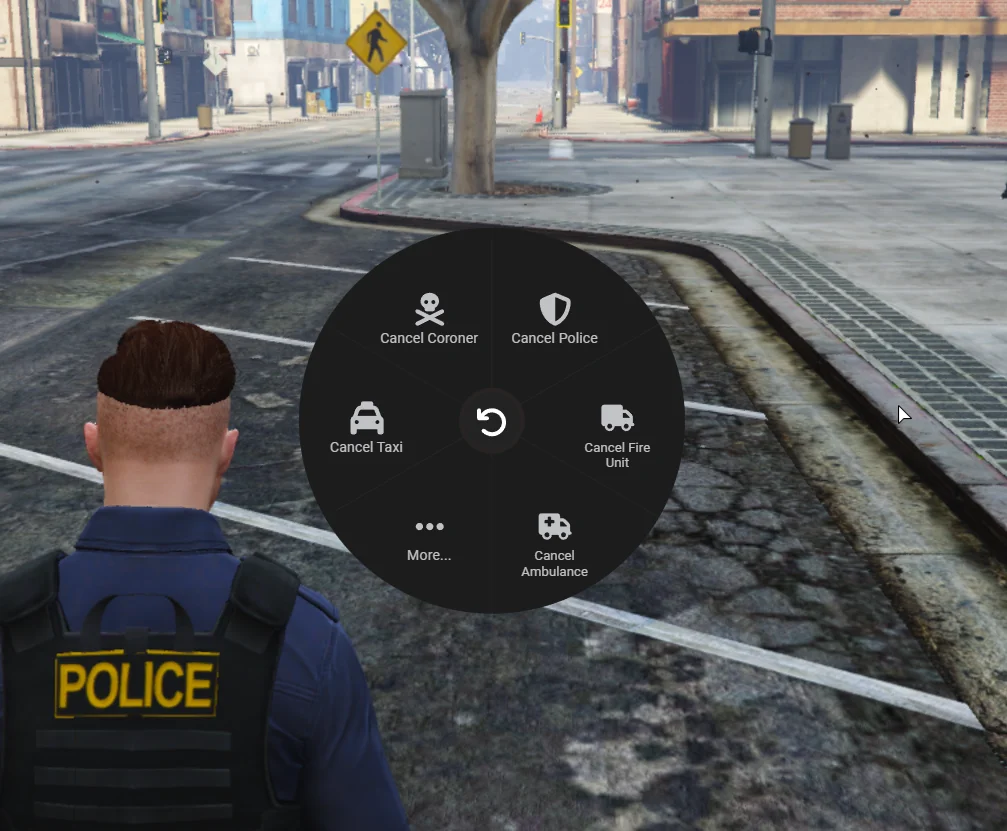Choose the Cancel Police option

tap(554, 319)
